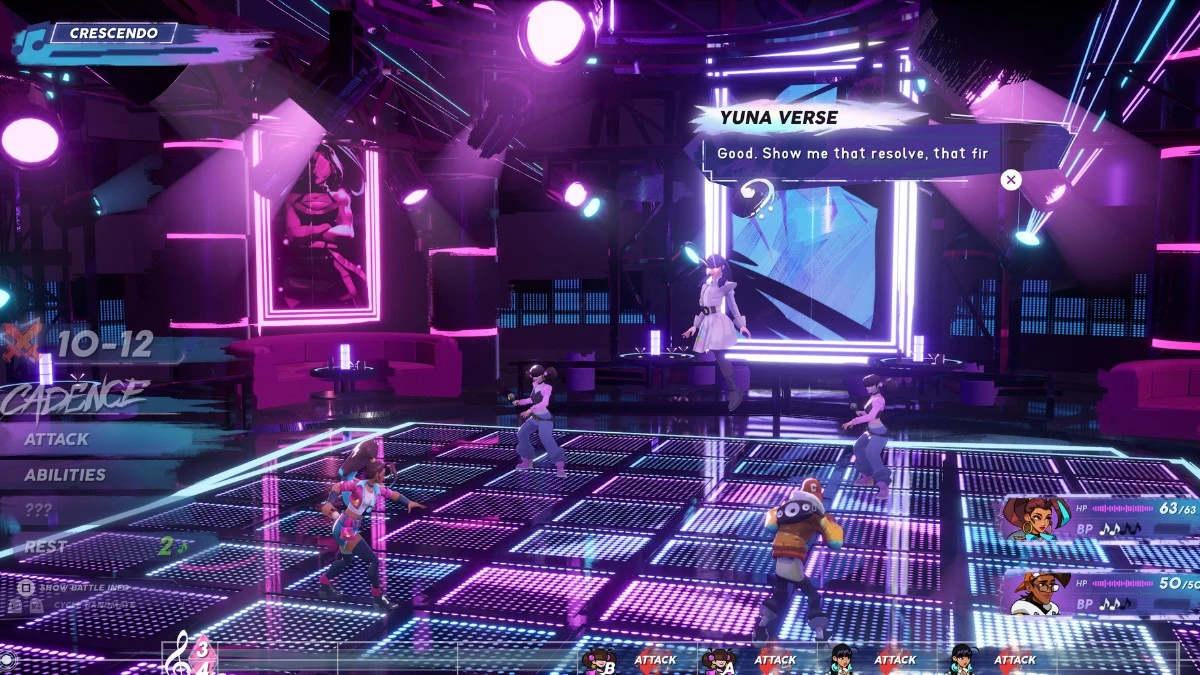
Task: Click enemy B's turn-order portrait
Action: coord(599,659)
